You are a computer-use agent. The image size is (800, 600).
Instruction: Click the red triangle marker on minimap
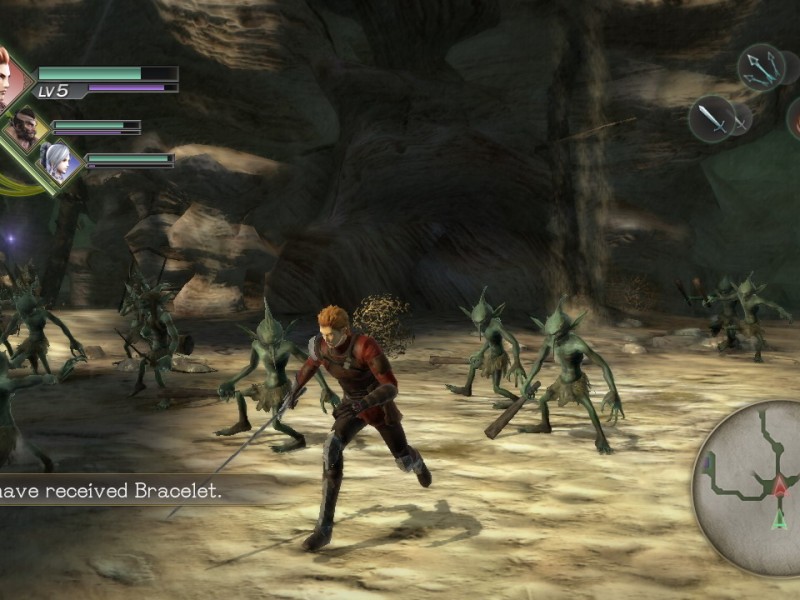click(x=778, y=488)
